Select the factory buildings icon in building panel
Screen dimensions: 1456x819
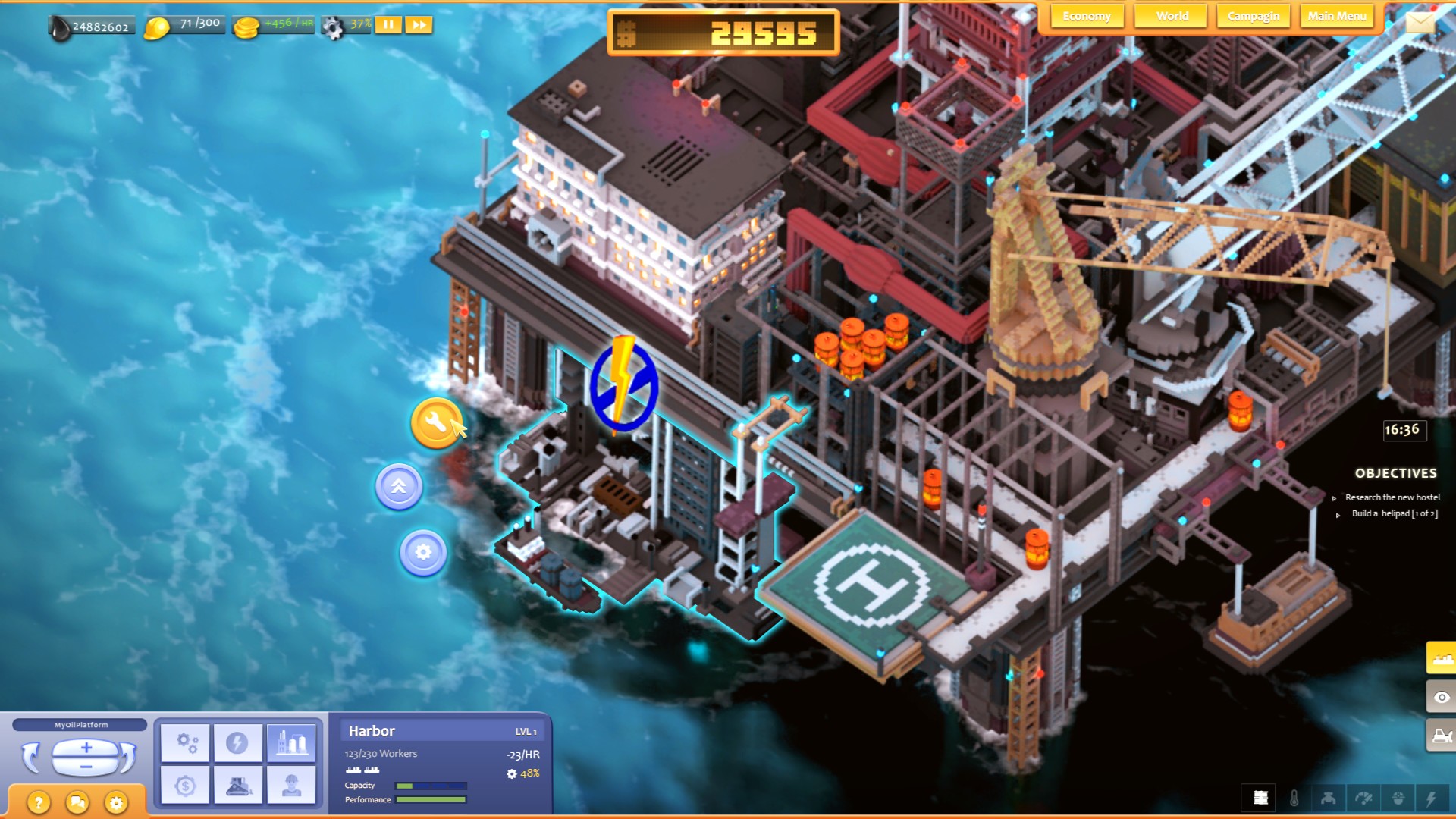291,742
